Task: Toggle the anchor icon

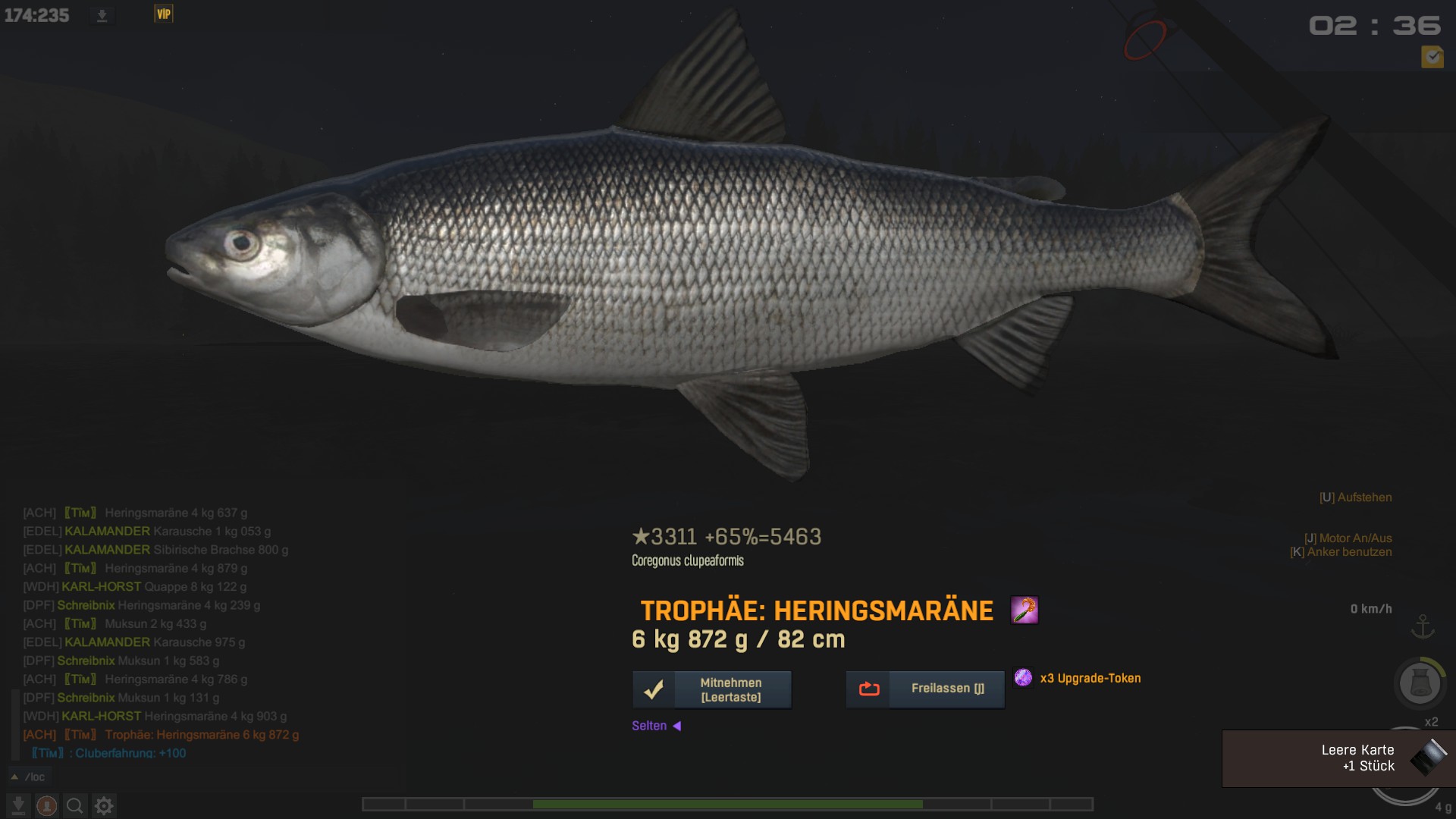Action: coord(1423,627)
